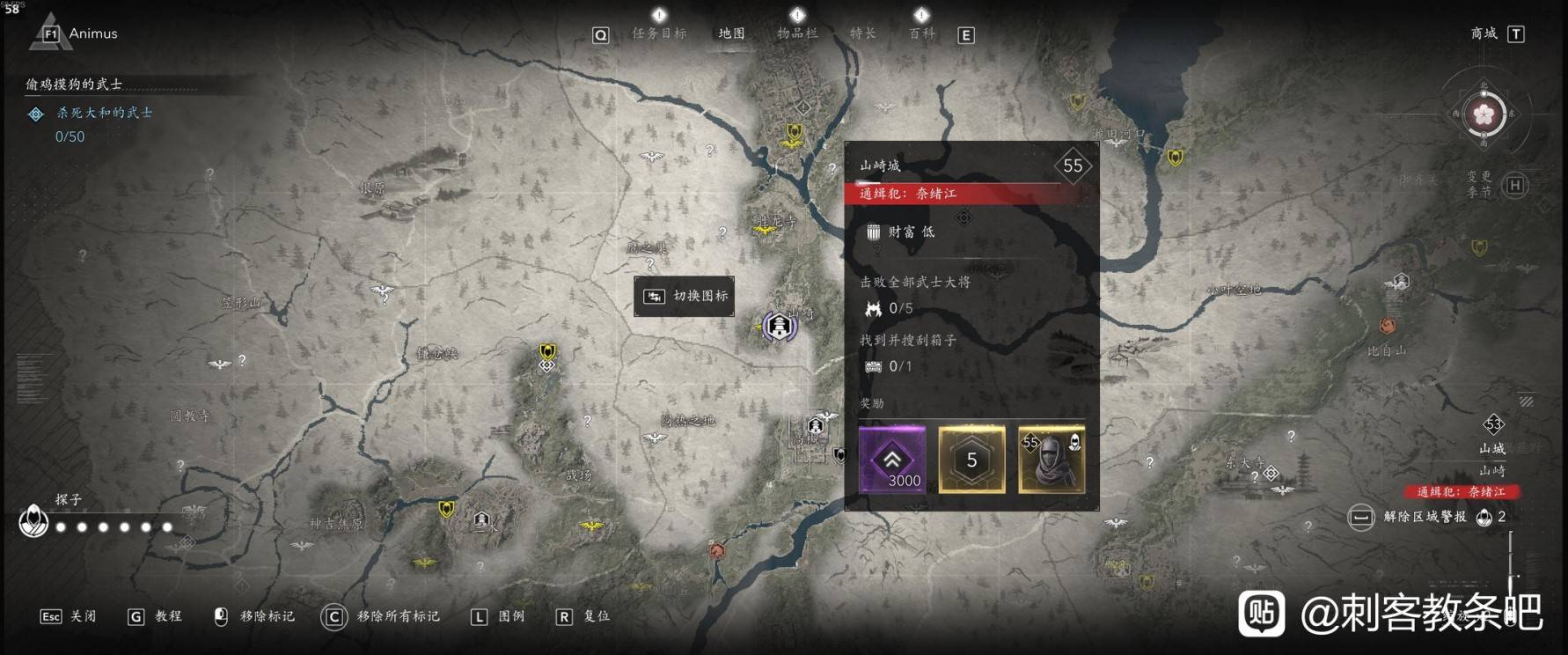Screen dimensions: 1568x655
Task: Select the purple 3000 reward tile
Action: point(892,459)
